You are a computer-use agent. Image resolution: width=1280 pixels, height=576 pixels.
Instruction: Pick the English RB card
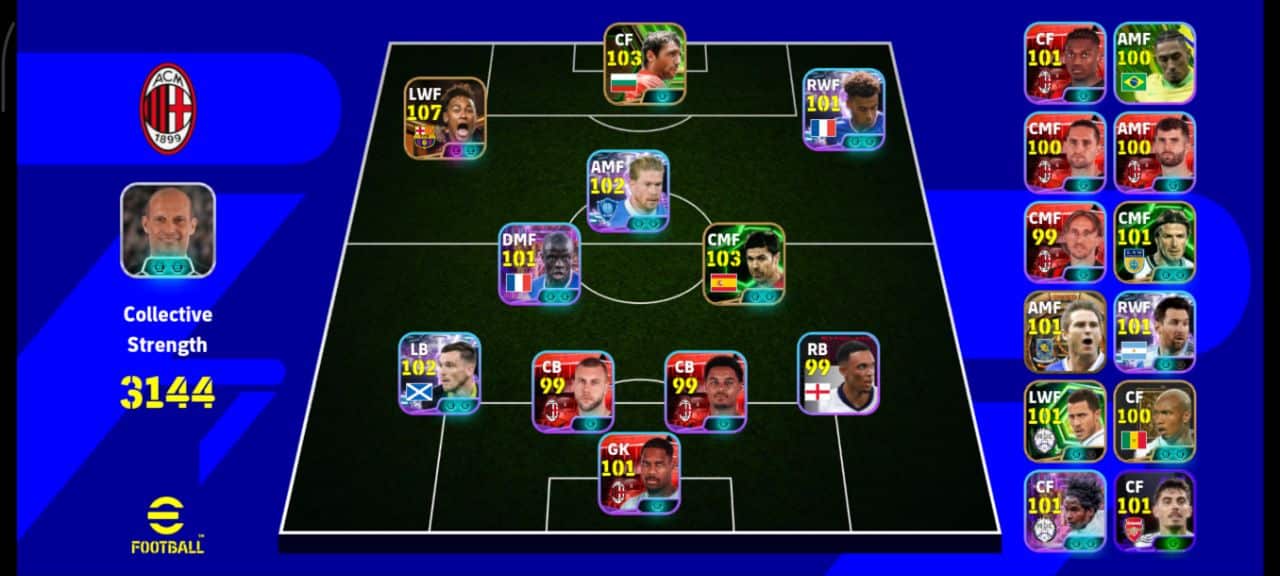coord(838,373)
